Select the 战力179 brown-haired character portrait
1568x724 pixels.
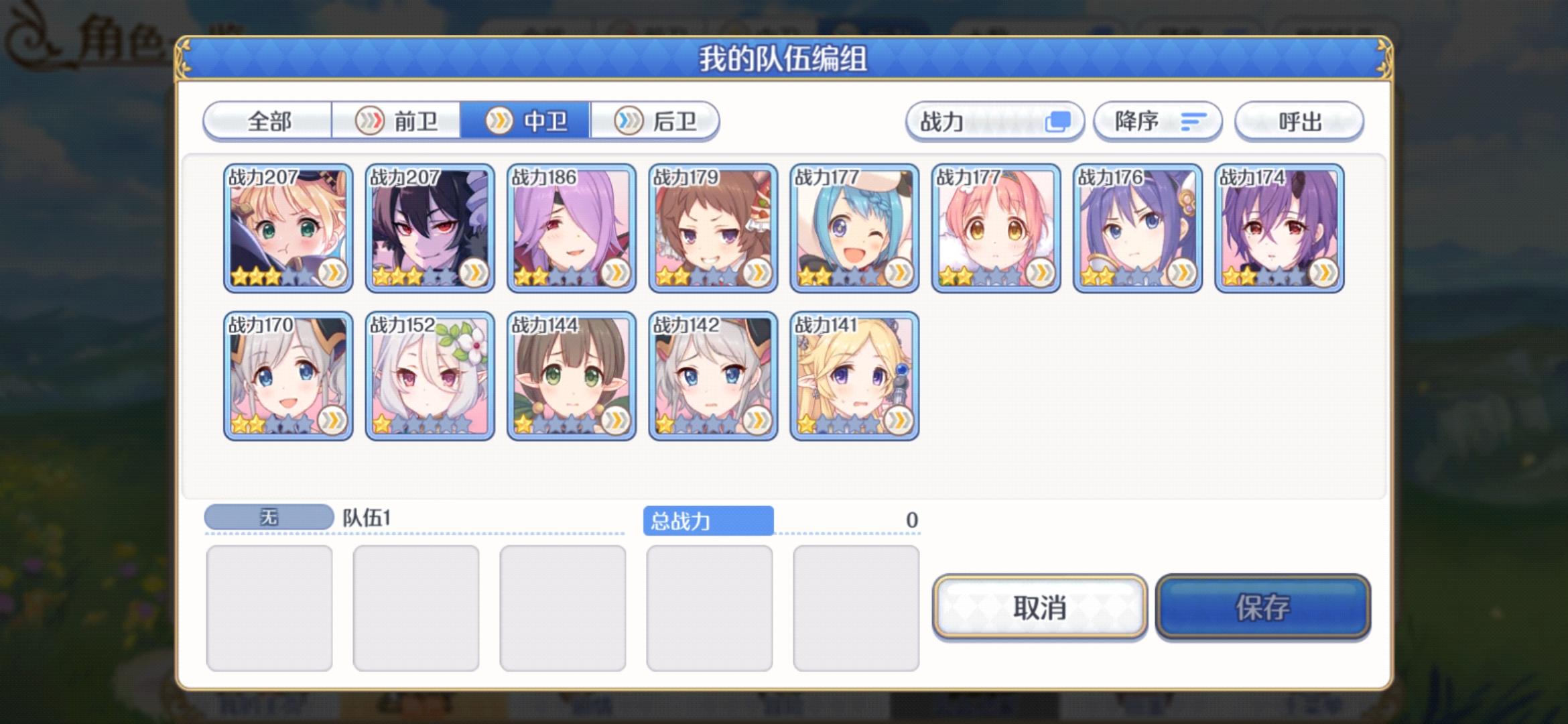tap(713, 231)
